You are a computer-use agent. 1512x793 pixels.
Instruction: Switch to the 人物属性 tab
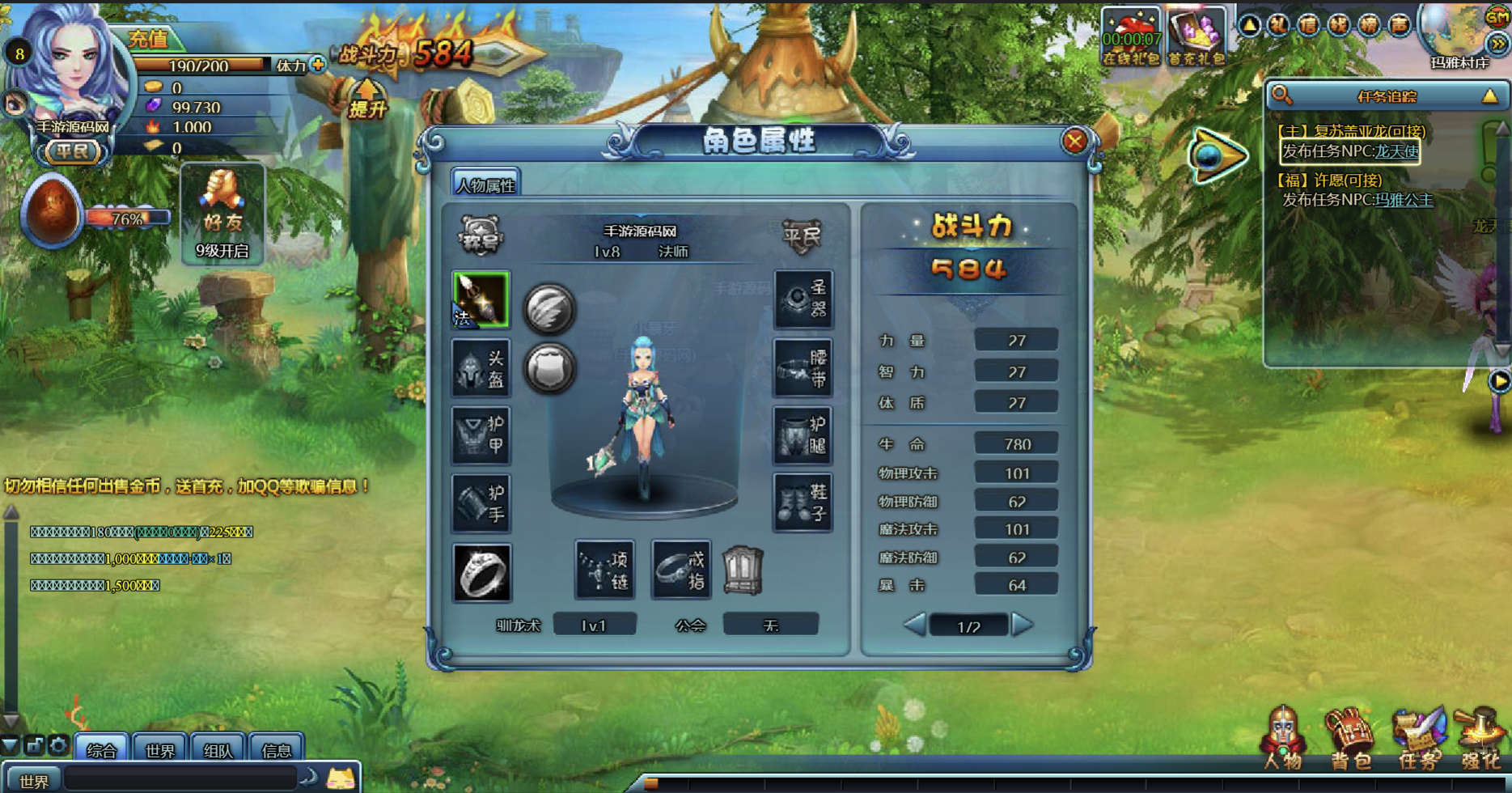(x=485, y=184)
